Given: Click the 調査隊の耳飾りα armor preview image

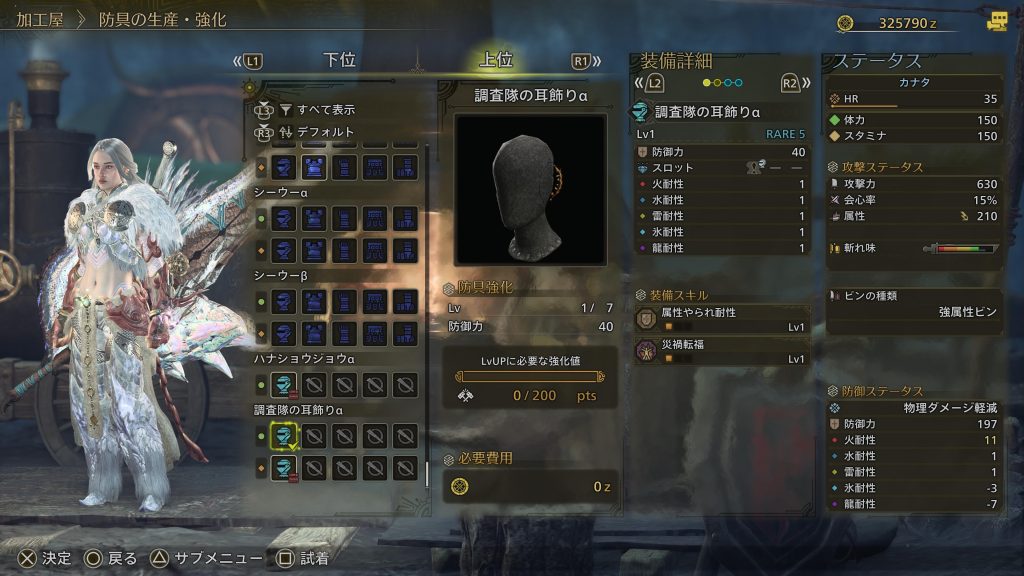Looking at the screenshot, I should point(530,189).
